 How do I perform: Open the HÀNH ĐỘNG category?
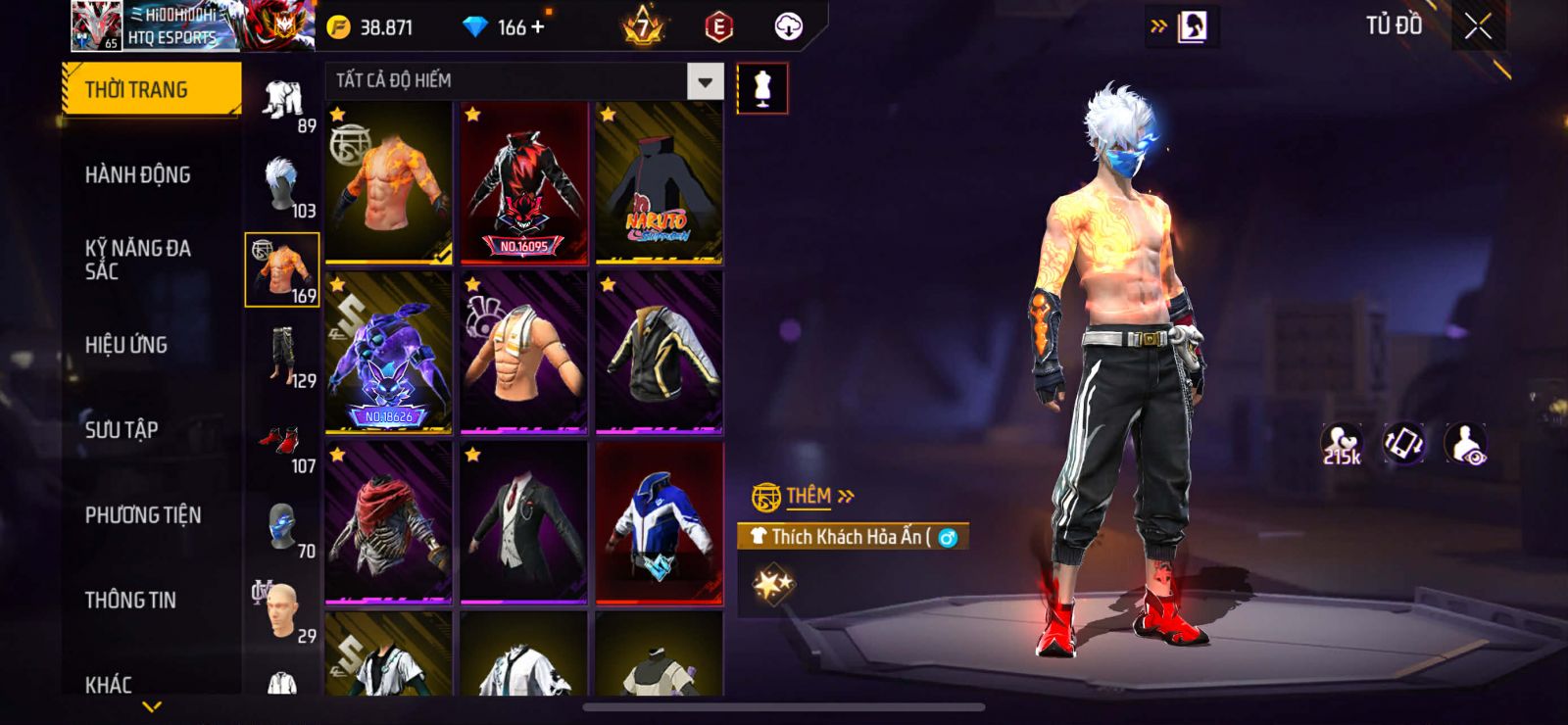click(x=137, y=175)
